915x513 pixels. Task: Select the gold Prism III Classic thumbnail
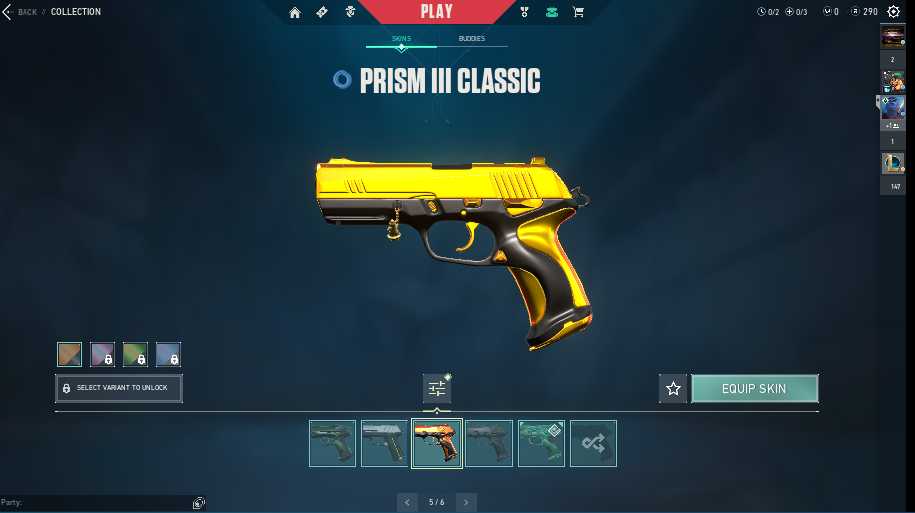[x=437, y=443]
